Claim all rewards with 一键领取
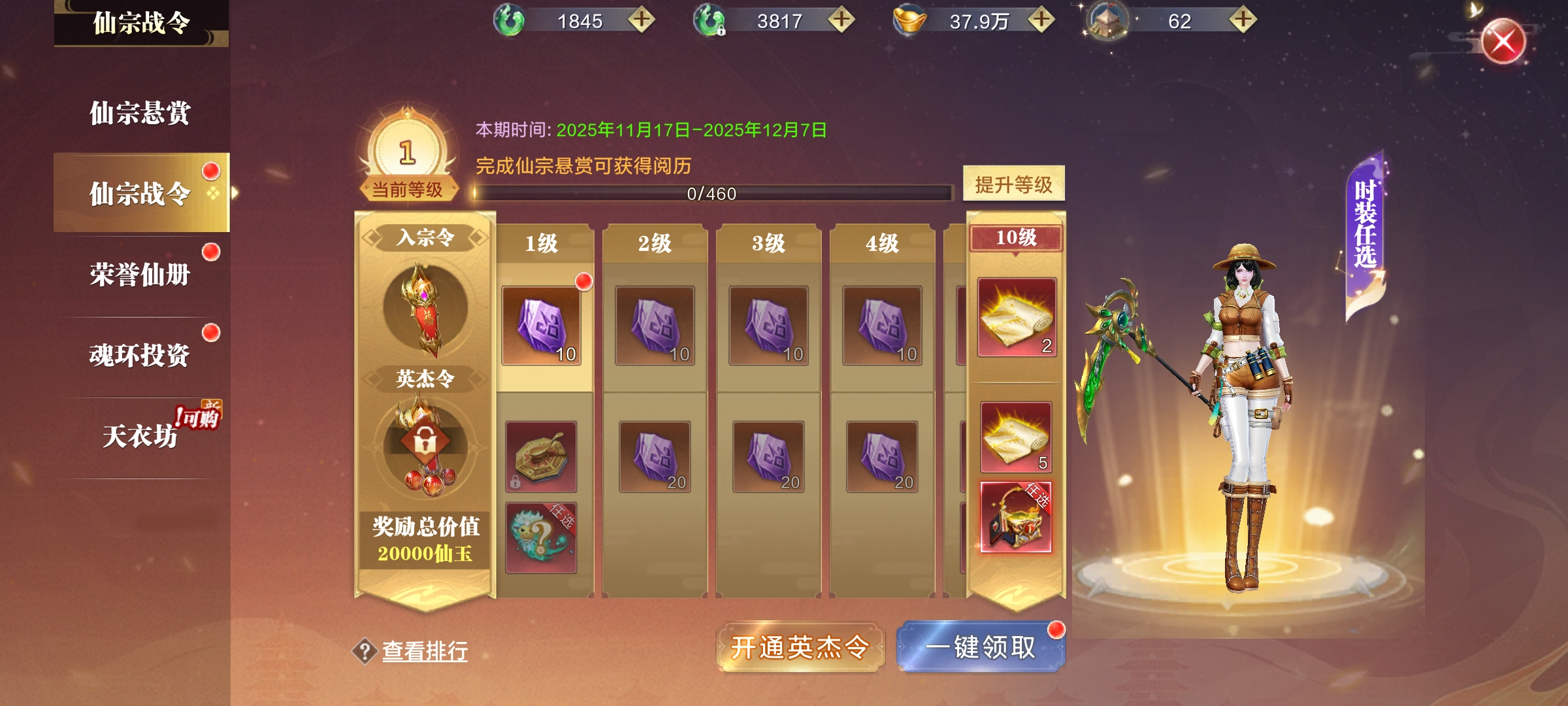 [x=981, y=647]
